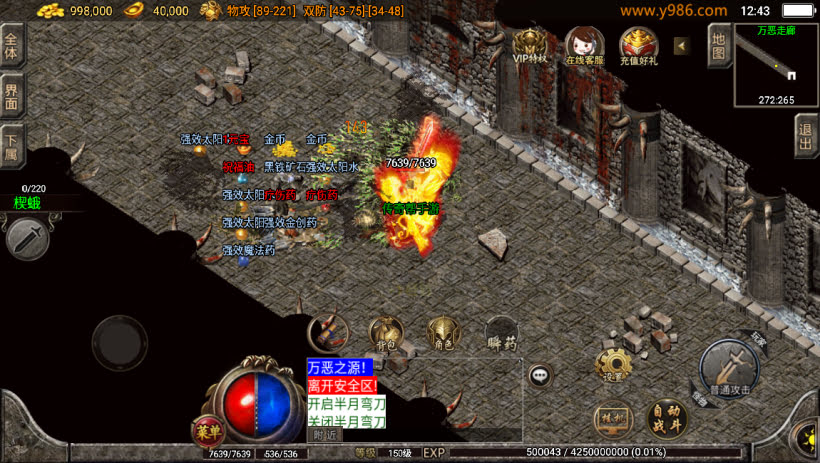Open the 菜单 menu button

tap(206, 432)
